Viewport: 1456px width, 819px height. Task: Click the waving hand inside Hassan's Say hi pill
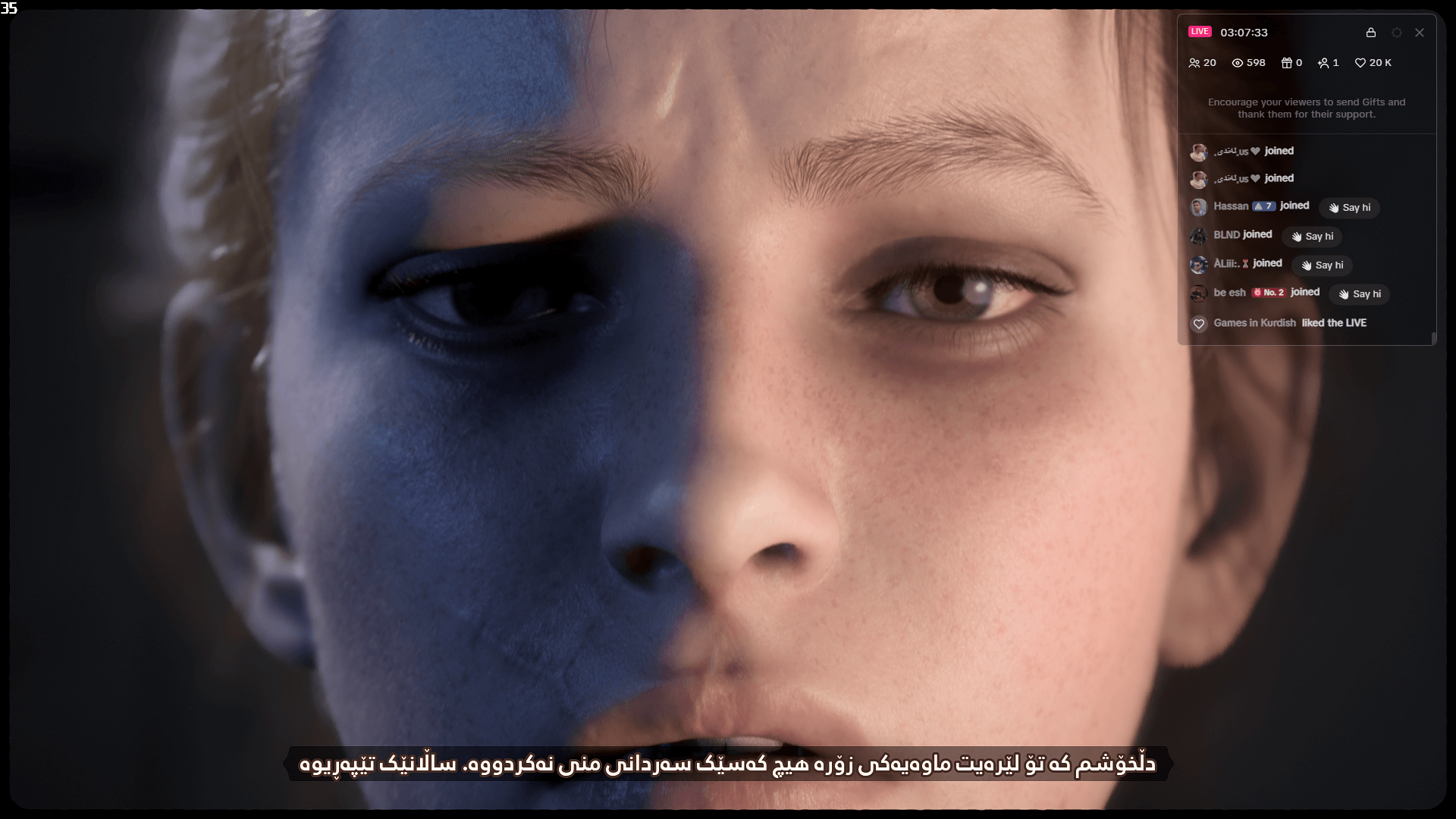(x=1333, y=207)
